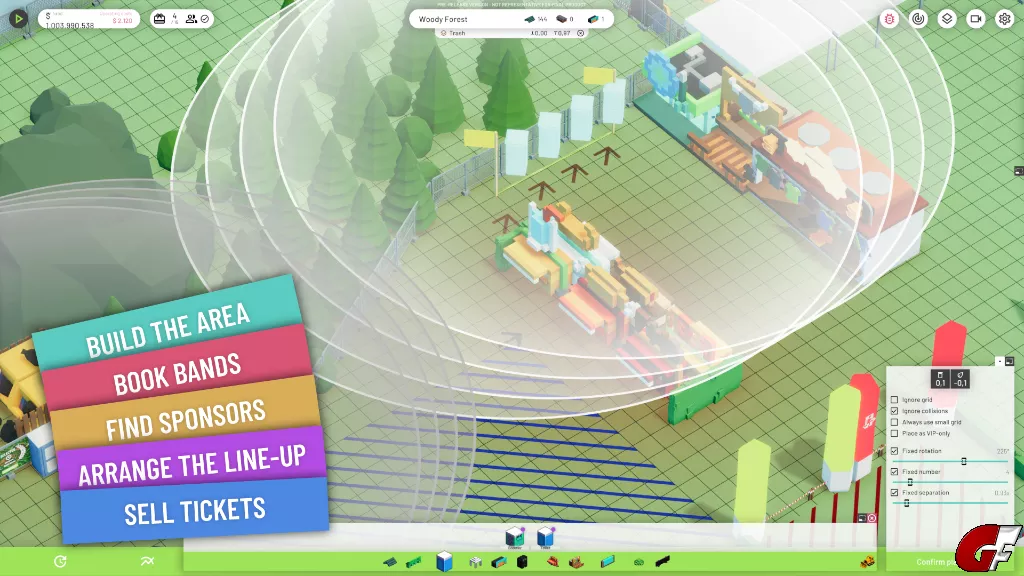The width and height of the screenshot is (1024, 576).
Task: Click the play button in the top-left corner
Action: [18, 18]
